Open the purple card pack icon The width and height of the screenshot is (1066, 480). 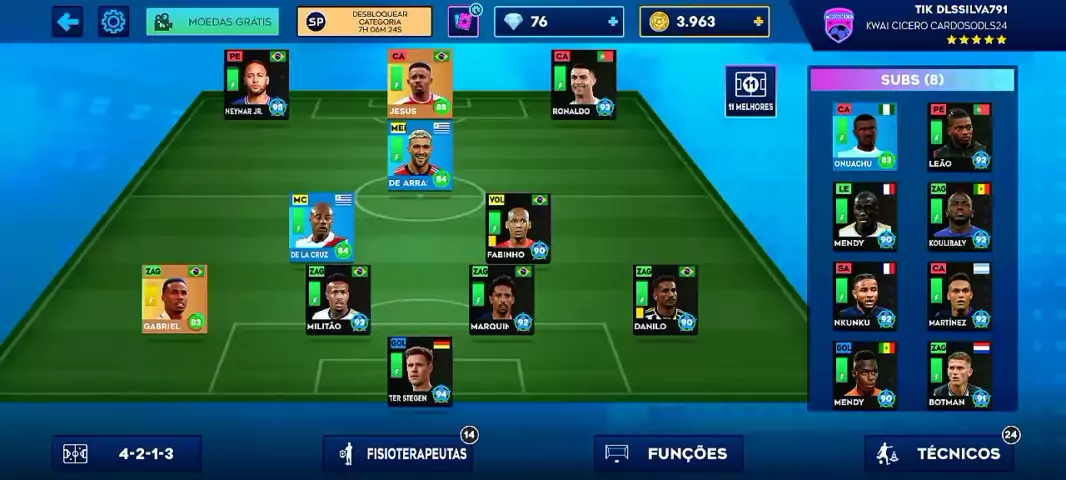point(463,21)
